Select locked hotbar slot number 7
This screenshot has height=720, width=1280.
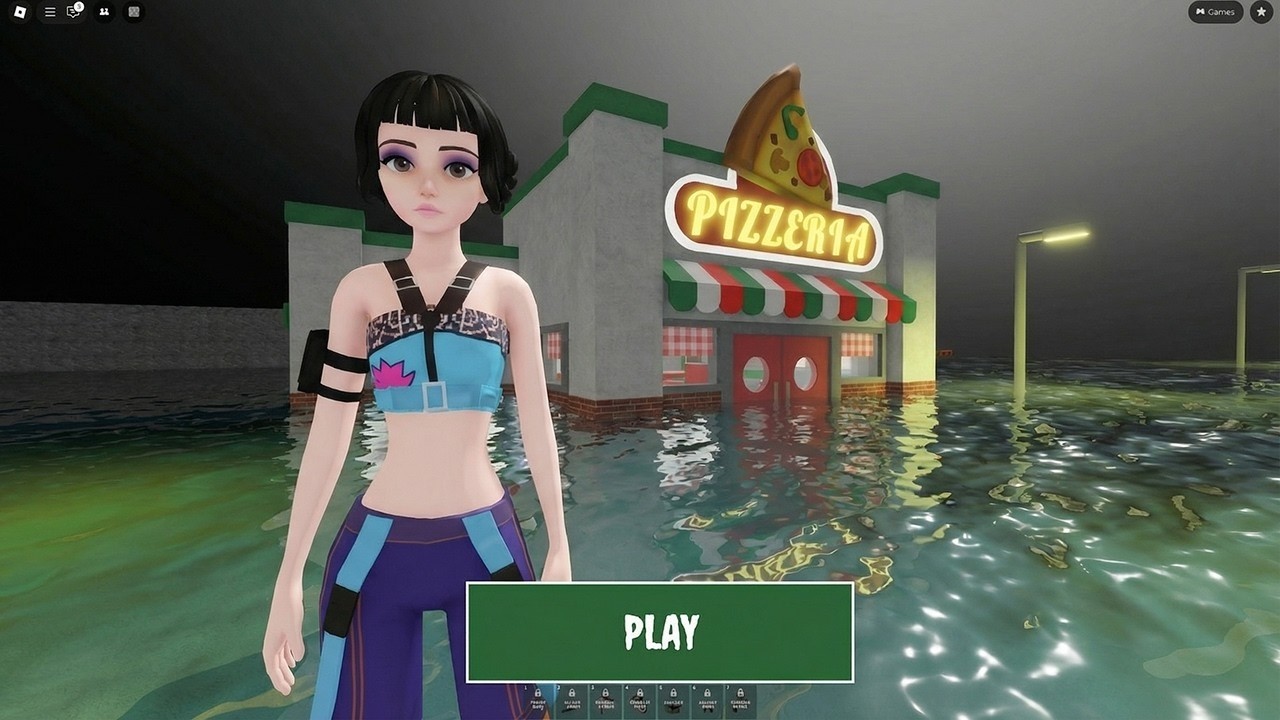(x=740, y=700)
